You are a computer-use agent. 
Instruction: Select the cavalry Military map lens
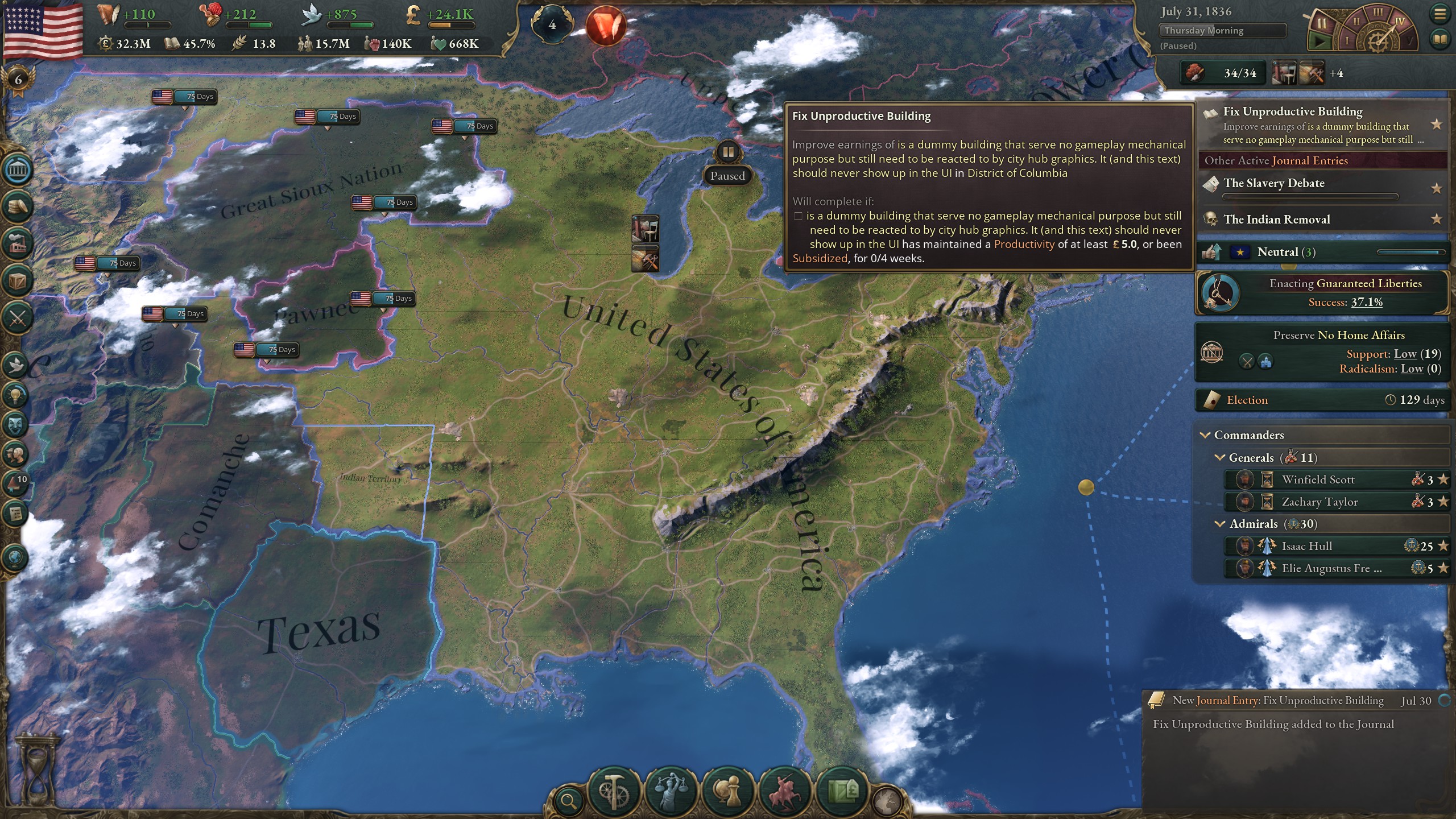pos(785,791)
